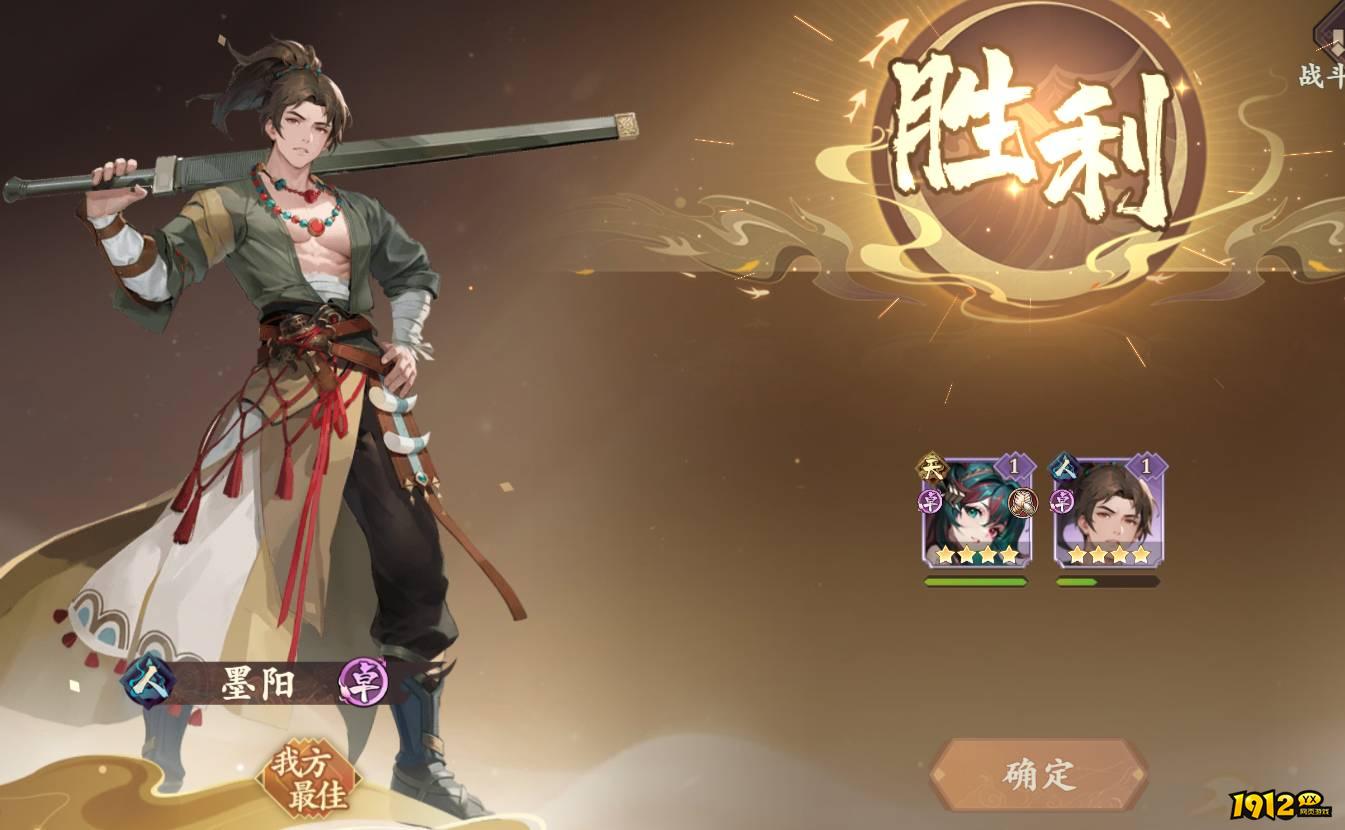This screenshot has width=1345, height=830.
Task: Click the green health bar under the first hero
Action: click(x=976, y=581)
